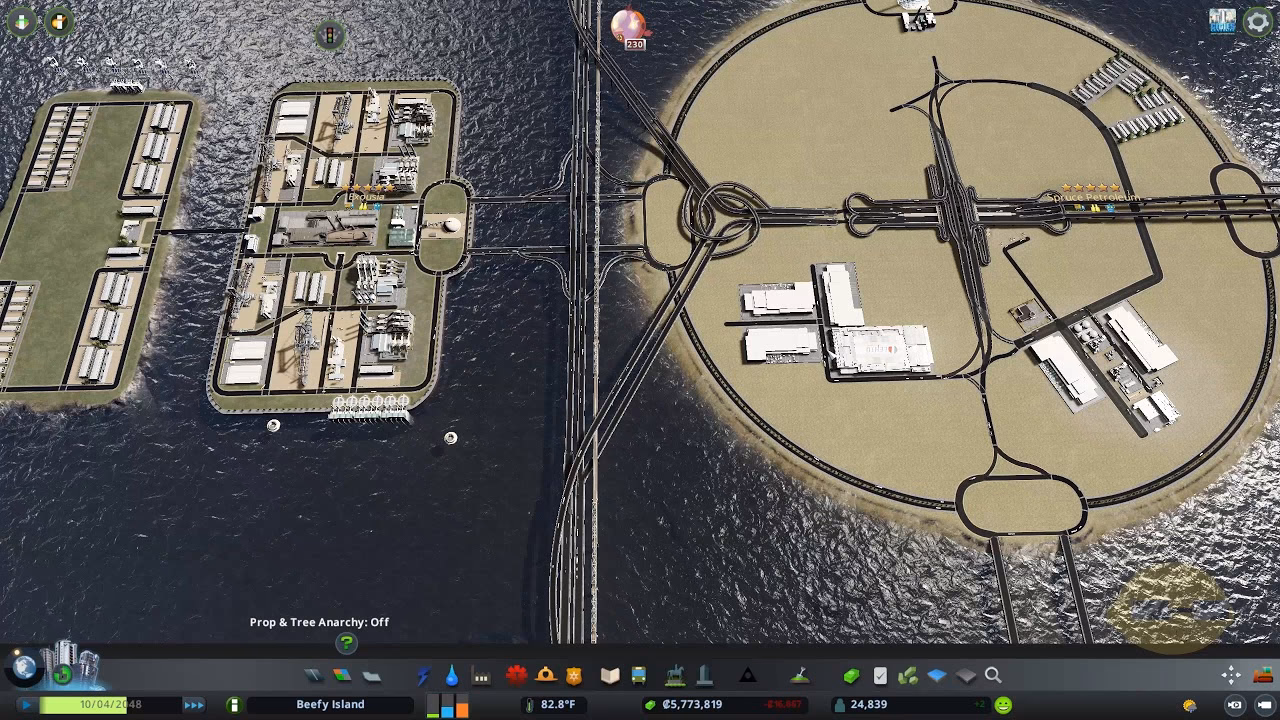Open the game options with the gear
Viewport: 1280px width, 720px height.
point(1258,21)
